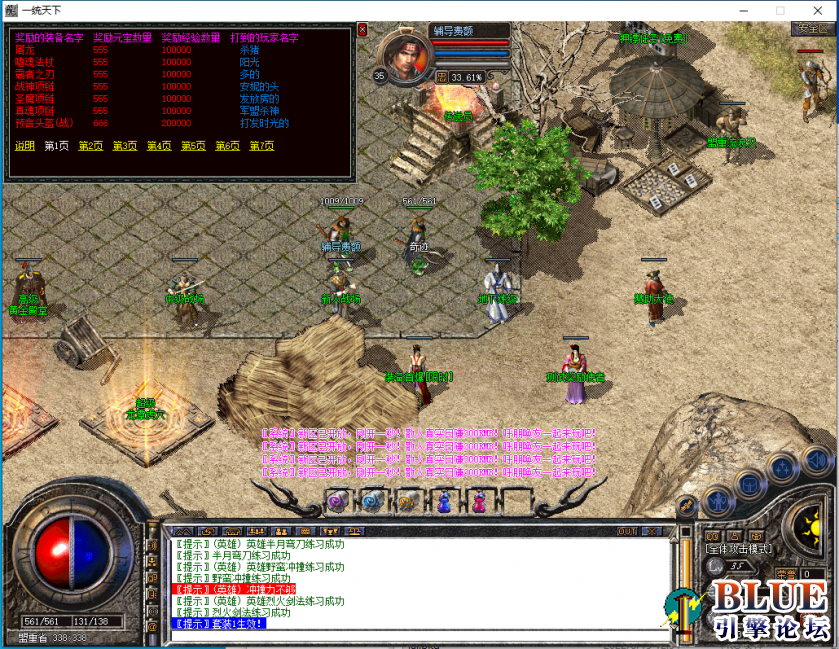The width and height of the screenshot is (839, 649).
Task: Use the purple orb belt item
Action: pyautogui.click(x=336, y=499)
